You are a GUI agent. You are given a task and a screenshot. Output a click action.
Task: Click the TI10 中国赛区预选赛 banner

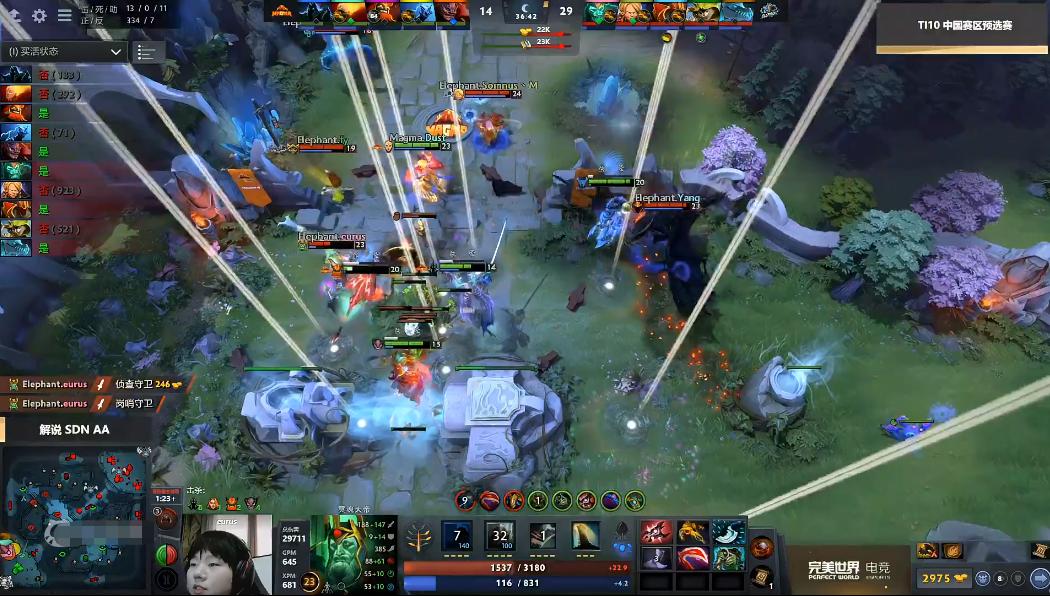963,25
